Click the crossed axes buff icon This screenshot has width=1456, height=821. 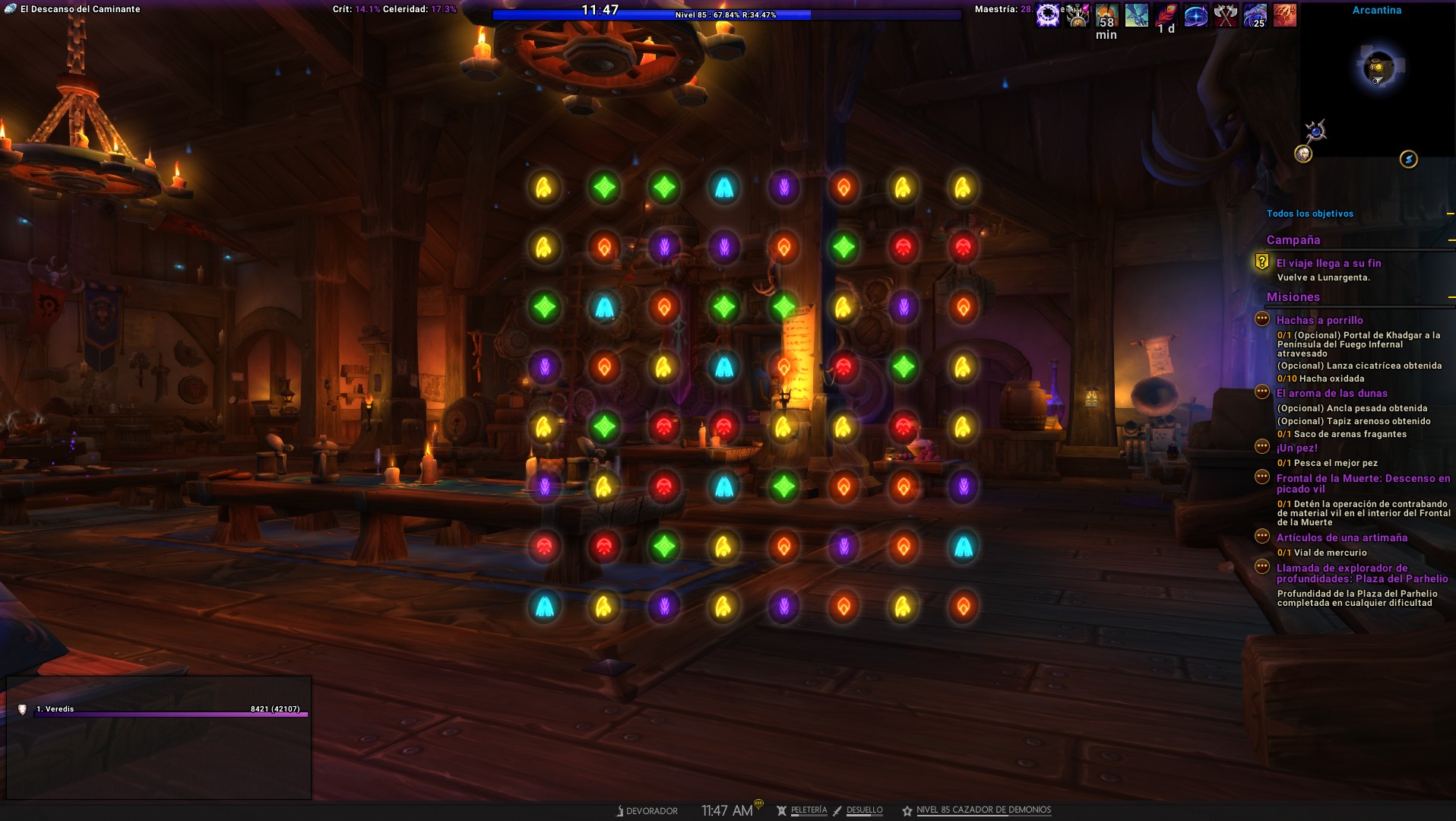[1225, 14]
